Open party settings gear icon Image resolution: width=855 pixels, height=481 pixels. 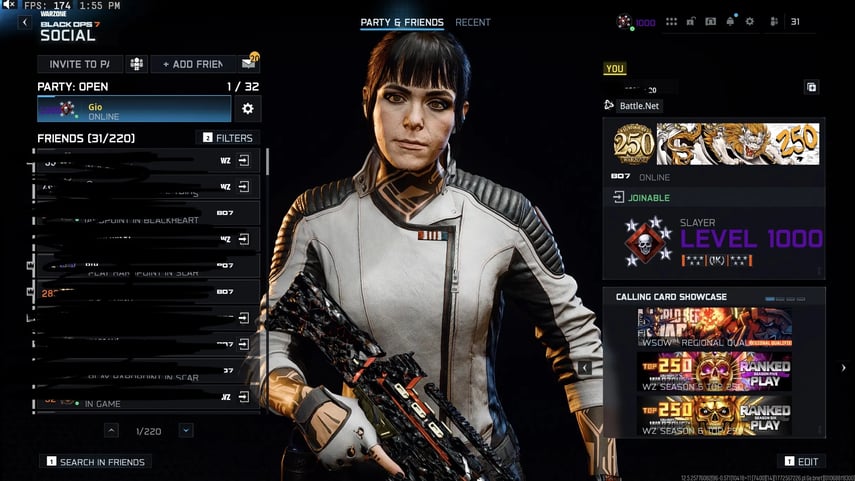(248, 108)
